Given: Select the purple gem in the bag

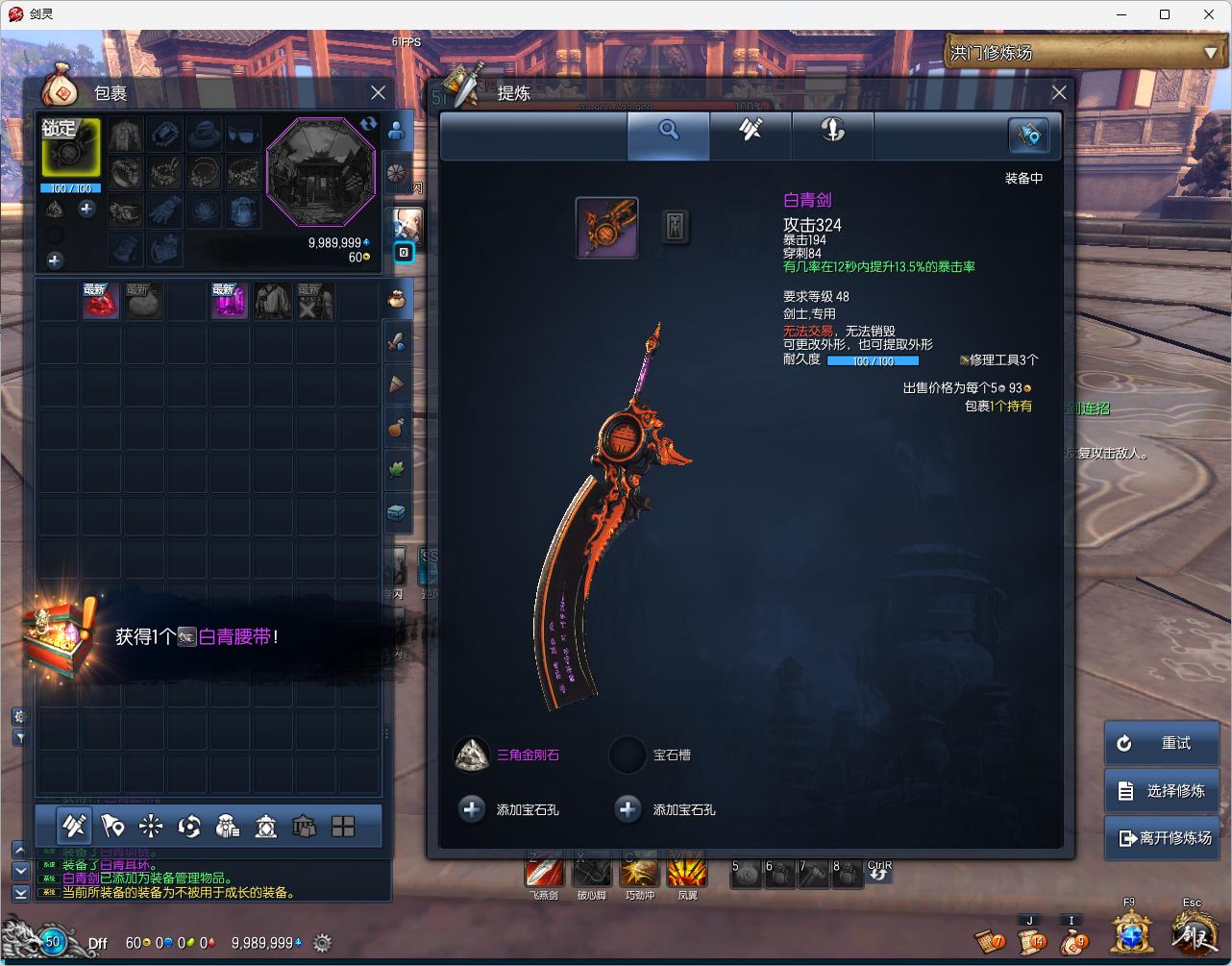Looking at the screenshot, I should click(x=230, y=301).
